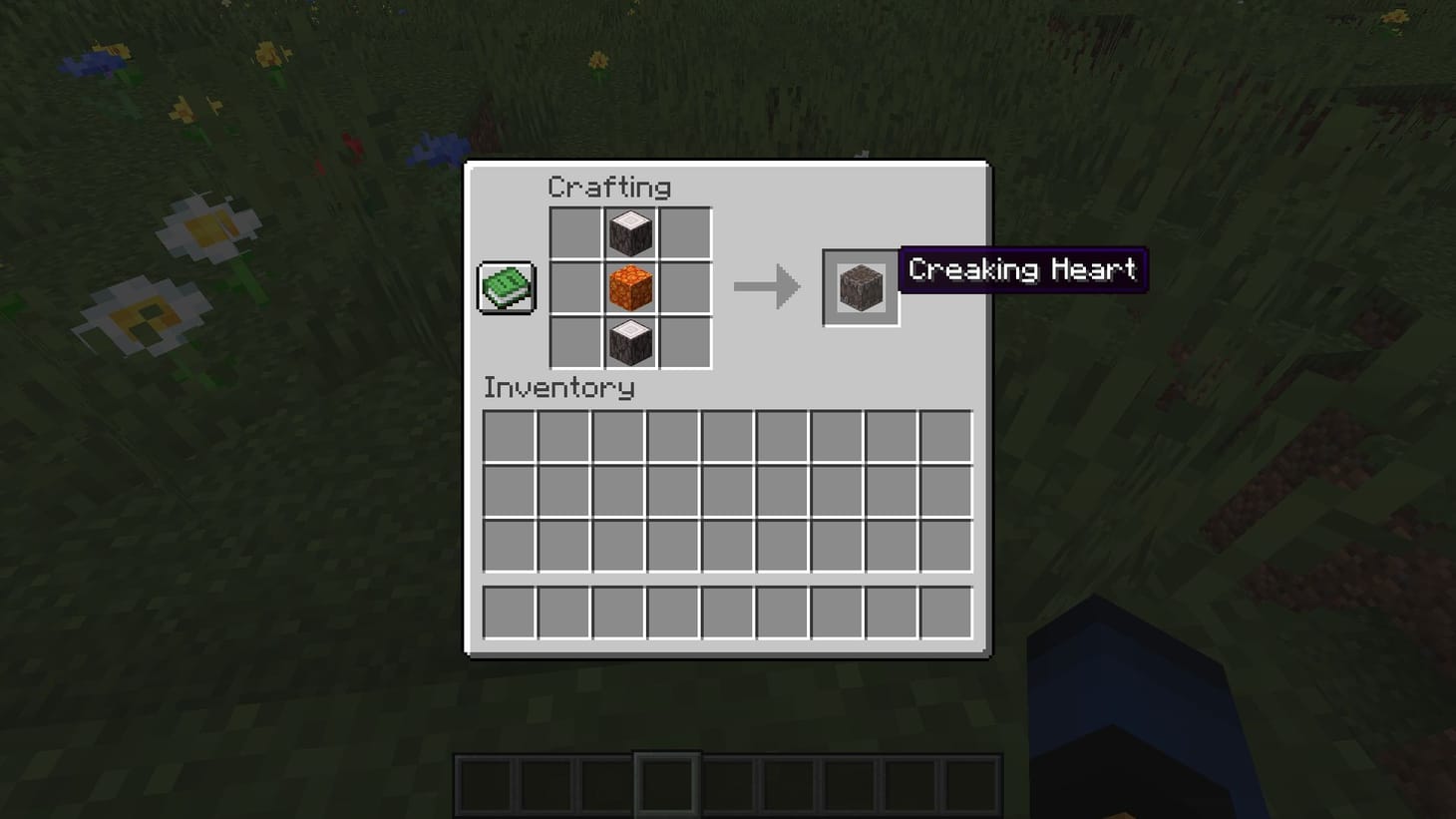
Task: Select the rightmost hotbar slot
Action: click(973, 783)
